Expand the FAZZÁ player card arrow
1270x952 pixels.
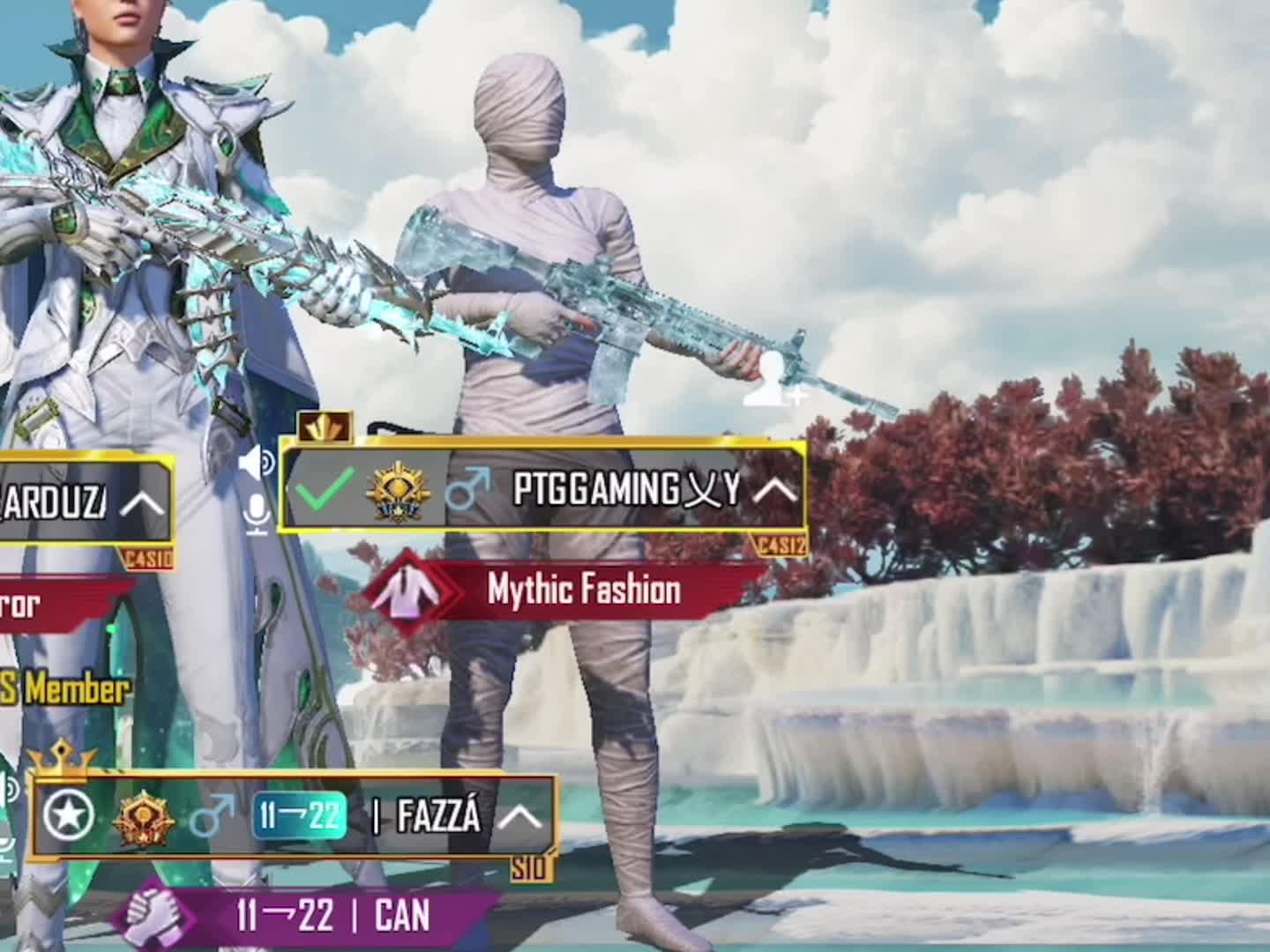point(519,818)
